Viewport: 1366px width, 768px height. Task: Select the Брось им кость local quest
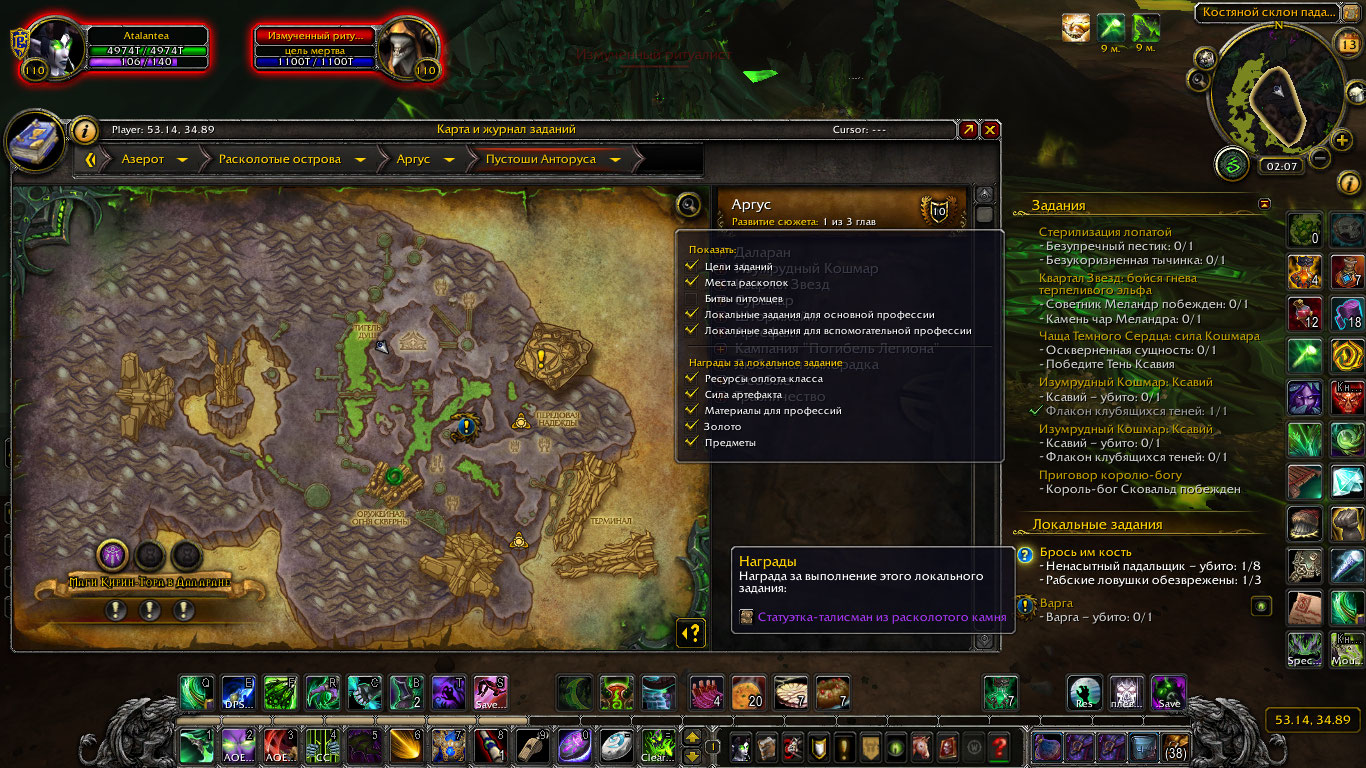coord(1084,552)
